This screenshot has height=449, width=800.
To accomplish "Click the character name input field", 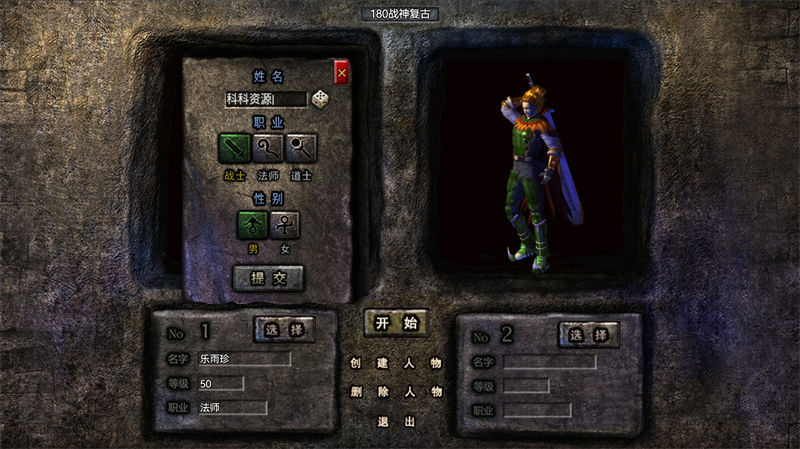I will [265, 98].
